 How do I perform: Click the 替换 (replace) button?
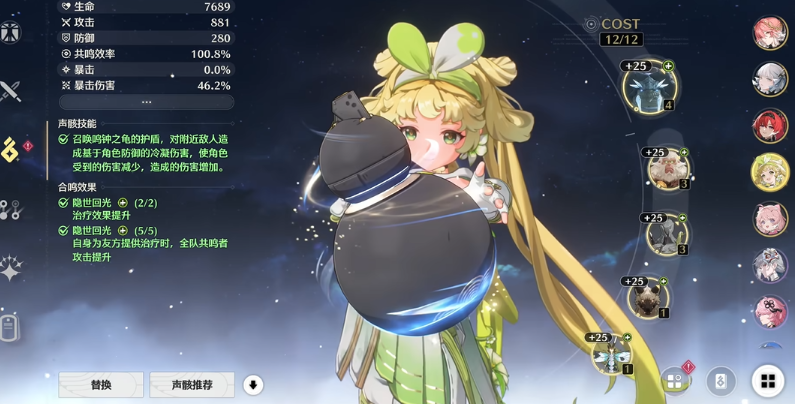click(100, 384)
